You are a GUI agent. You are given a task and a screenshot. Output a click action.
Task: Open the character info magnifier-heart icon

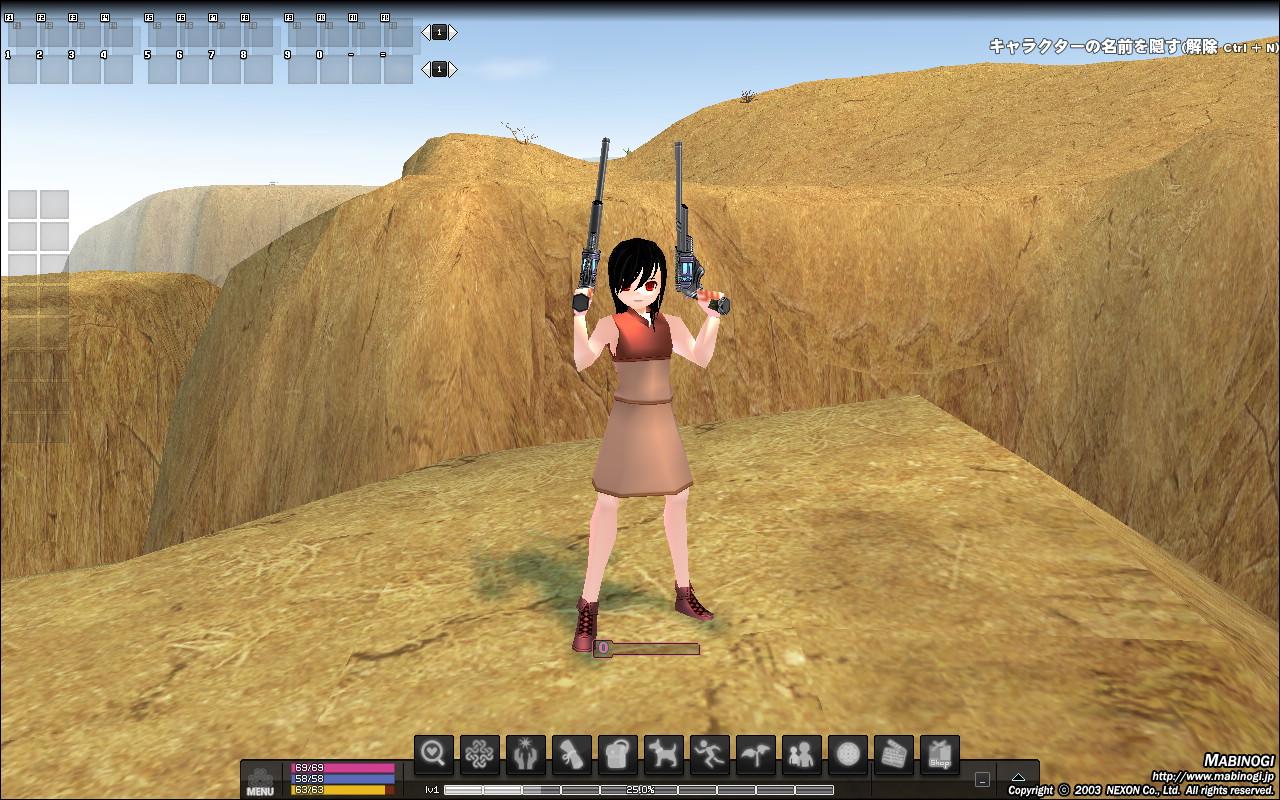[434, 754]
